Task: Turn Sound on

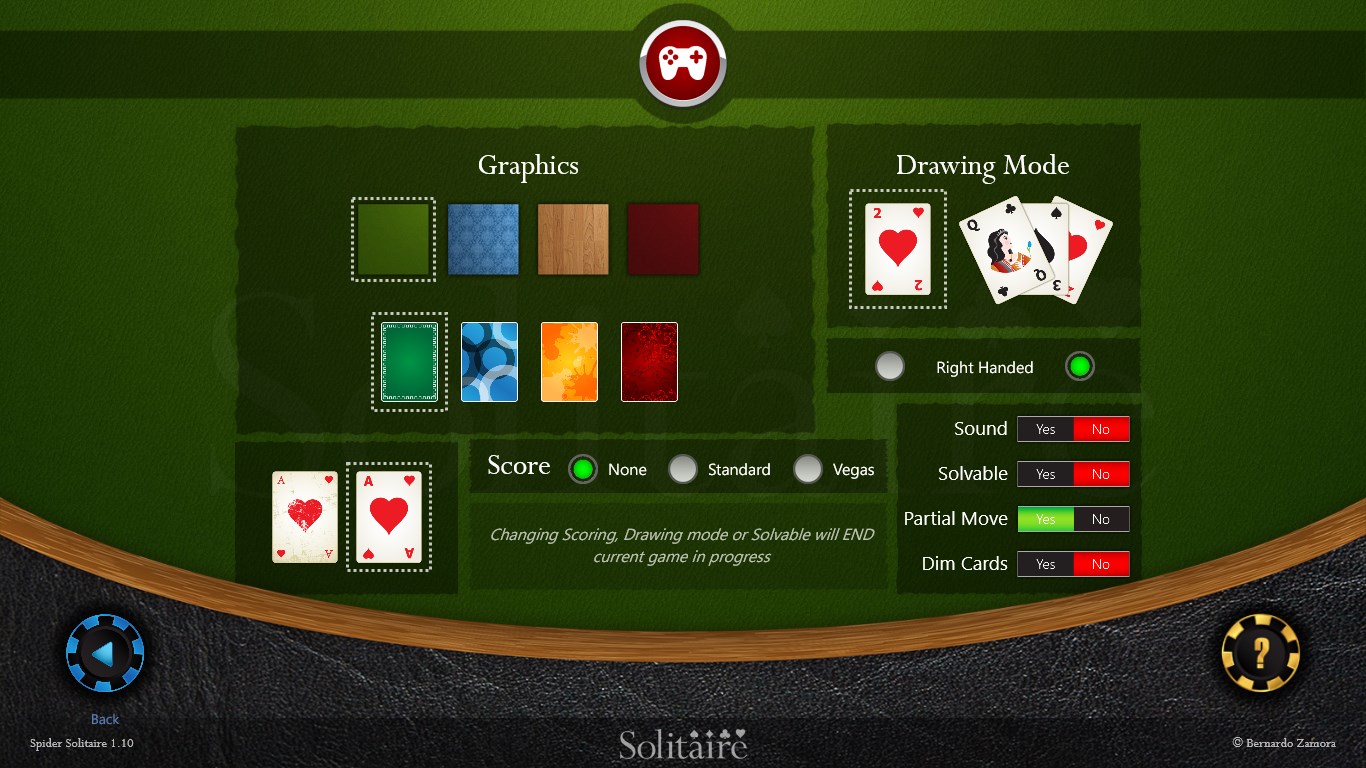Action: [1045, 428]
